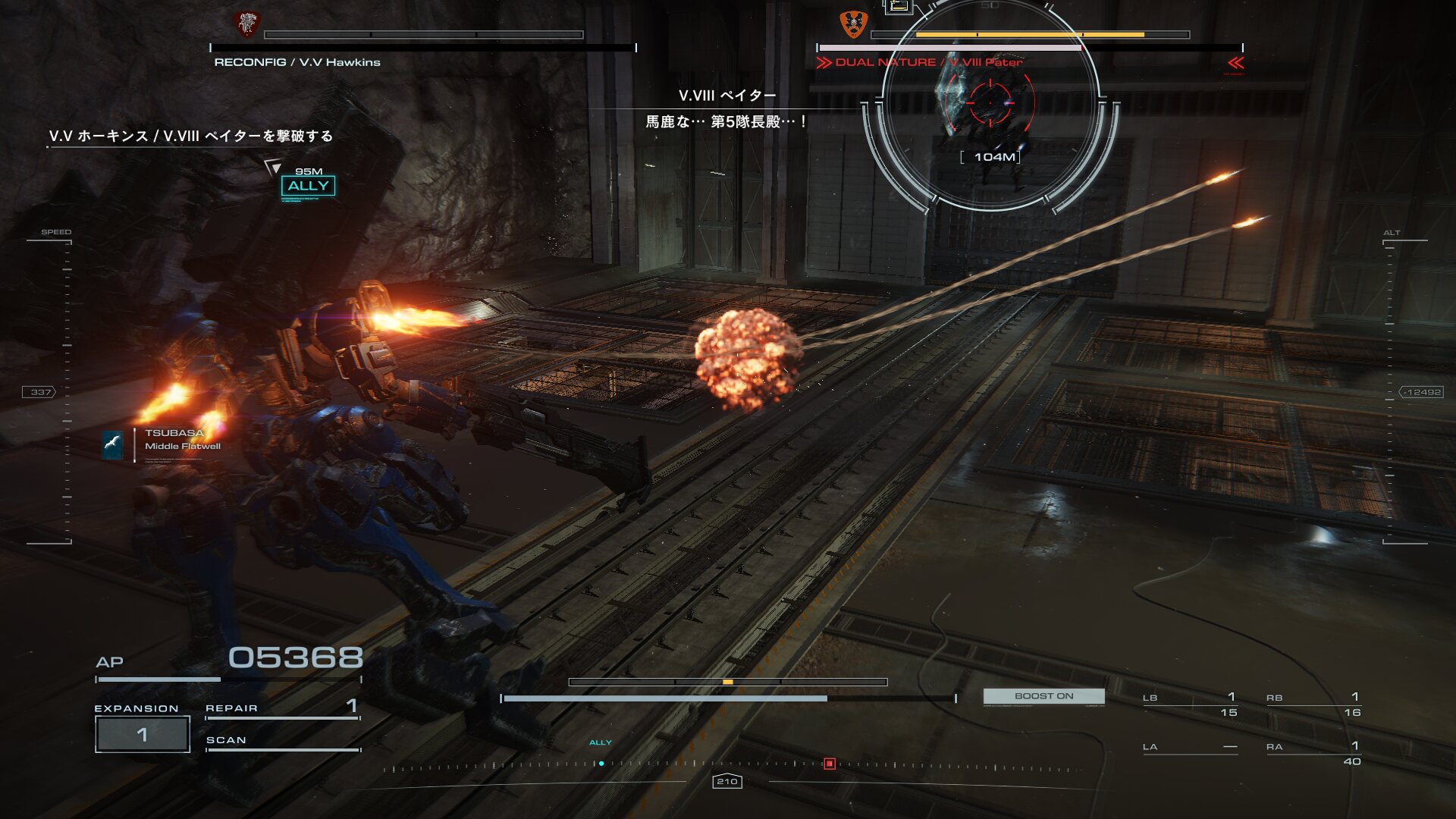Choose the RA weapon slot
The image size is (1456, 819).
(x=1313, y=753)
